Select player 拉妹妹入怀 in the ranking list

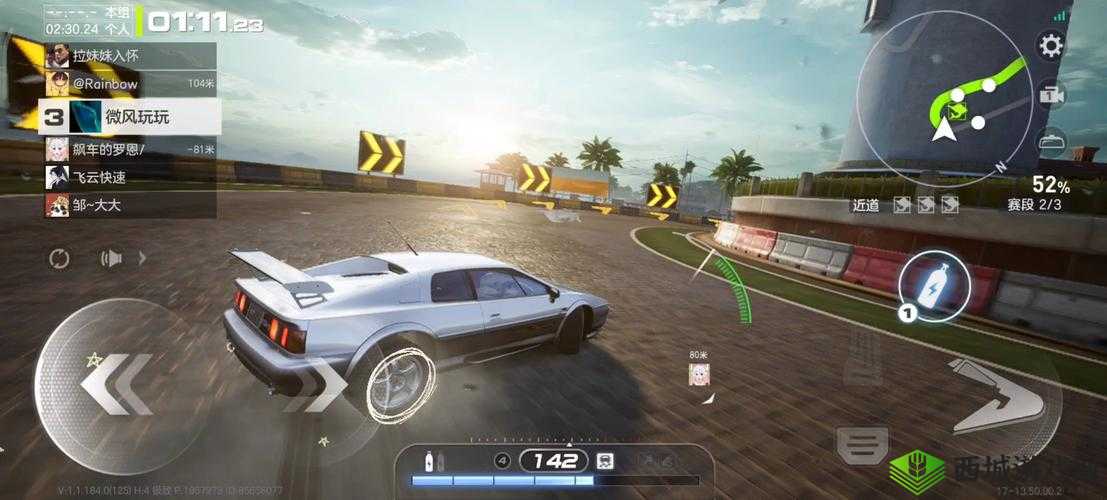point(130,56)
